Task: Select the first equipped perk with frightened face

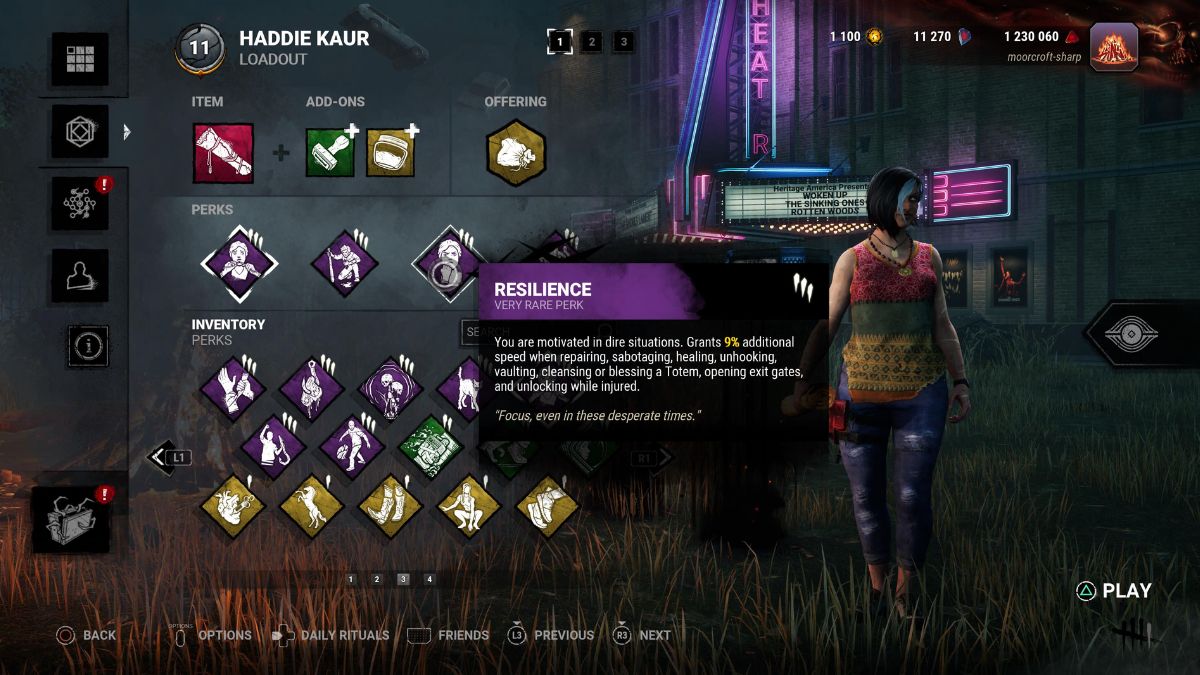Action: pyautogui.click(x=239, y=264)
